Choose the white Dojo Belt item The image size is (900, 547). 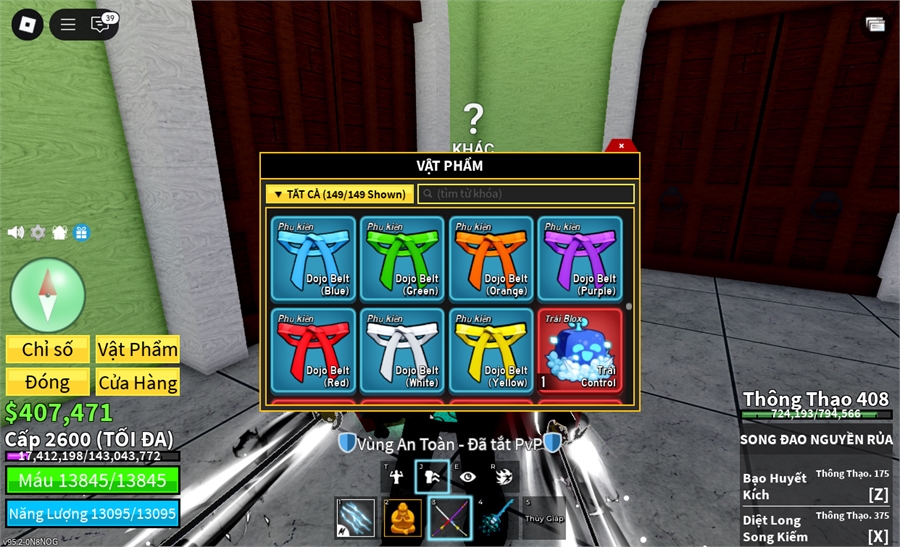[x=402, y=349]
